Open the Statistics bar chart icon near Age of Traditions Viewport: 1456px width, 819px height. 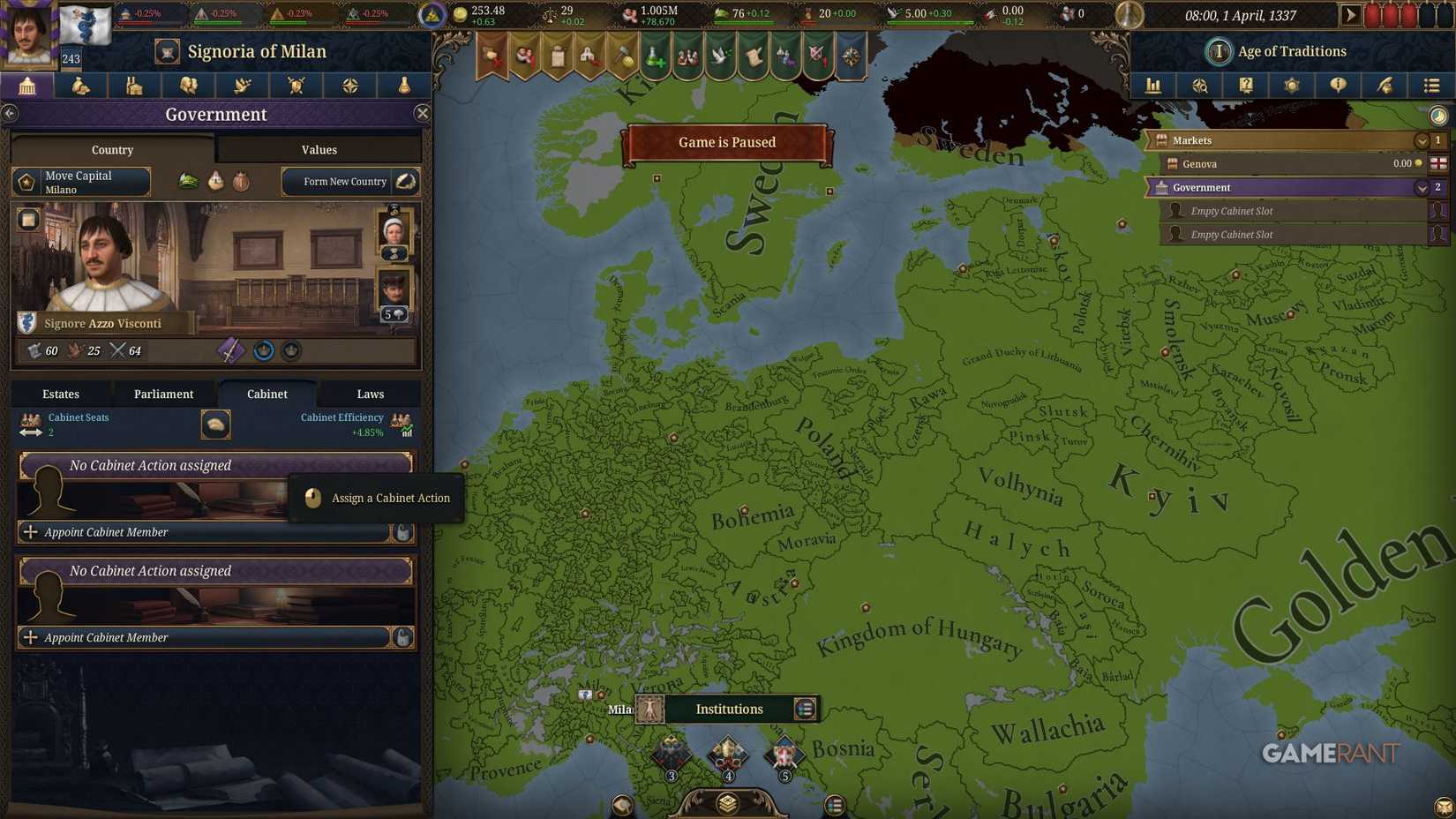1153,86
